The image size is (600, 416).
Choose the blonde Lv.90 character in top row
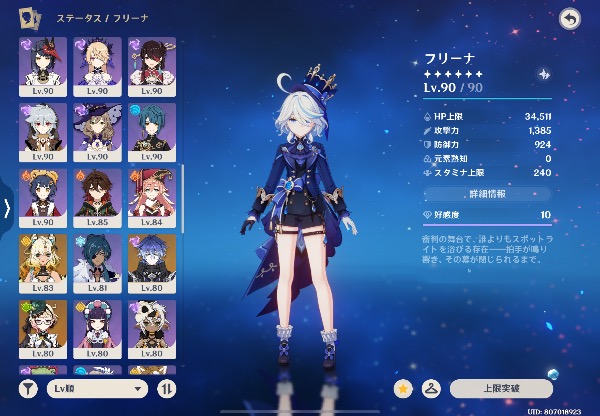point(97,62)
